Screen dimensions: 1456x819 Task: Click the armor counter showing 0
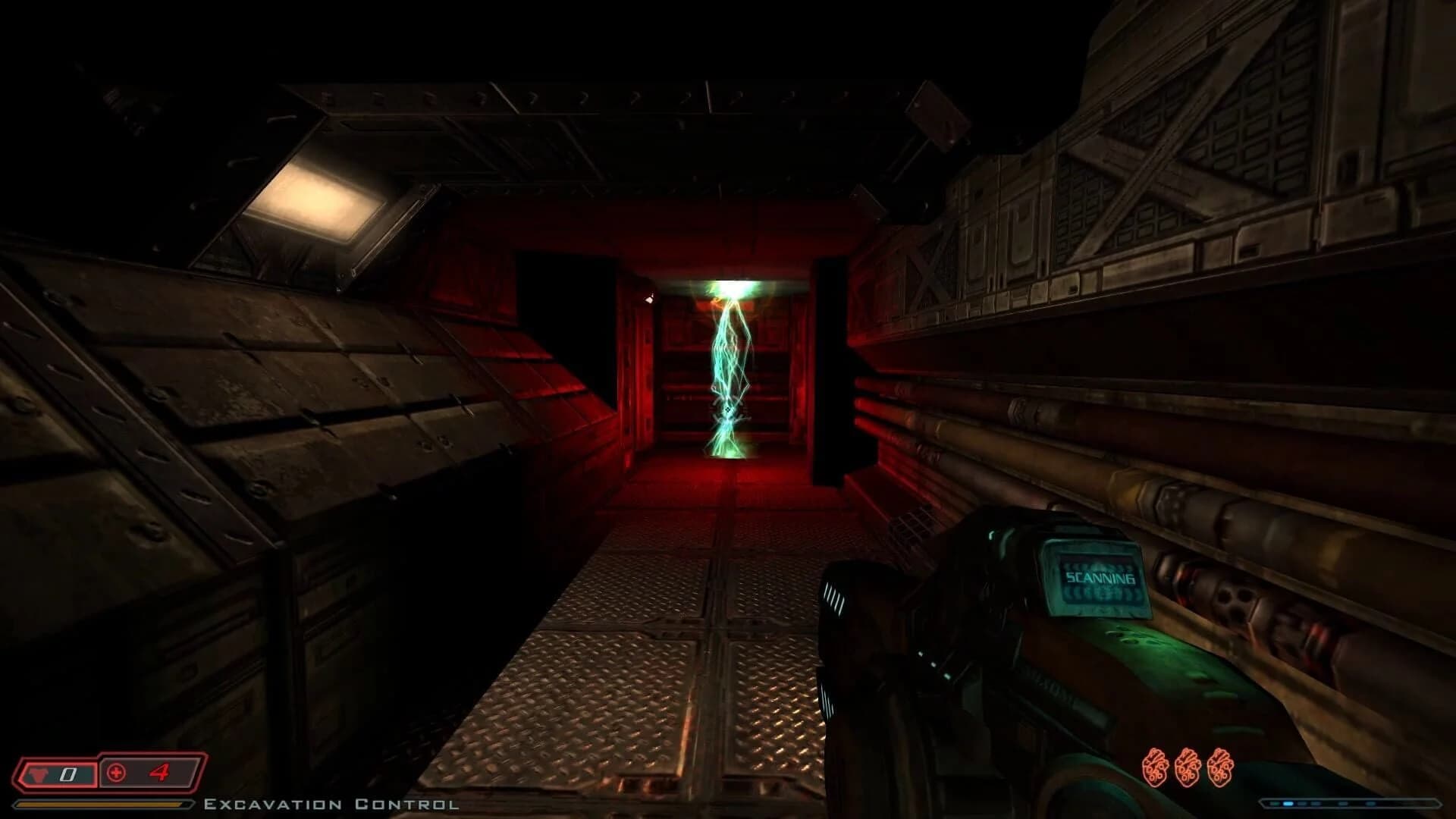[x=67, y=774]
